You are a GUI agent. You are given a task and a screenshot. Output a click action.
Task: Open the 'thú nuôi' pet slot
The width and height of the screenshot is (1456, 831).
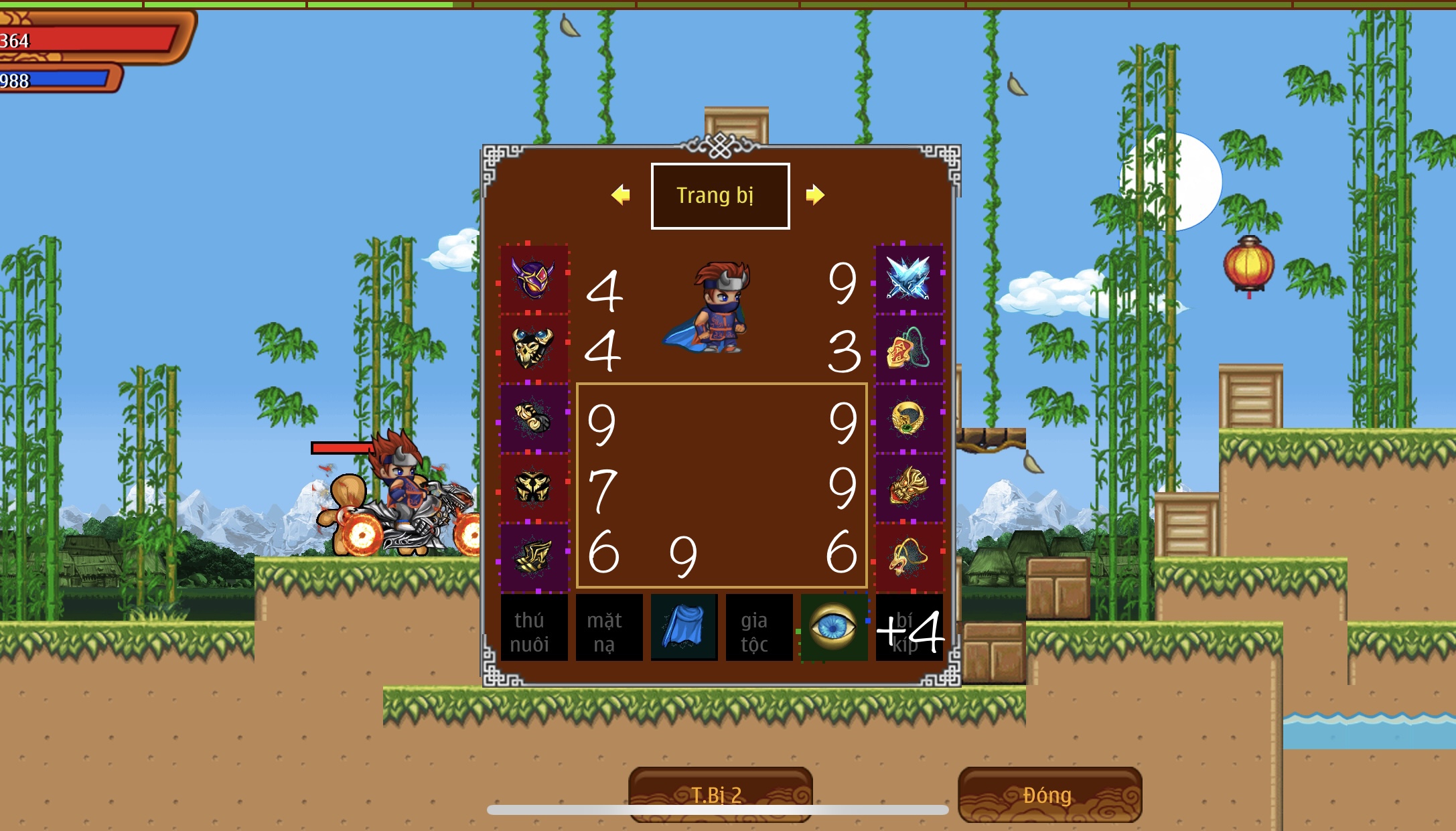(534, 629)
